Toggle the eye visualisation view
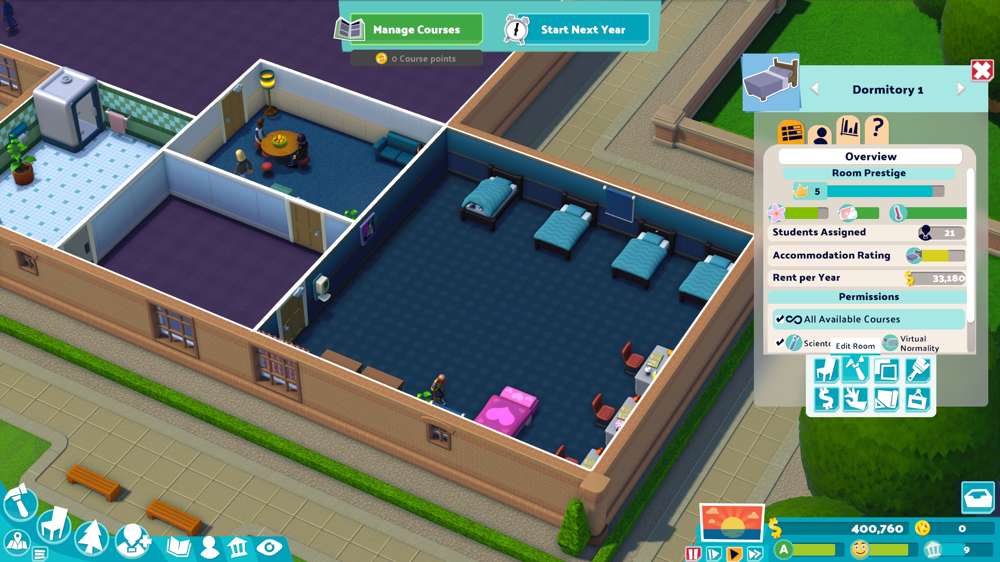 [268, 547]
